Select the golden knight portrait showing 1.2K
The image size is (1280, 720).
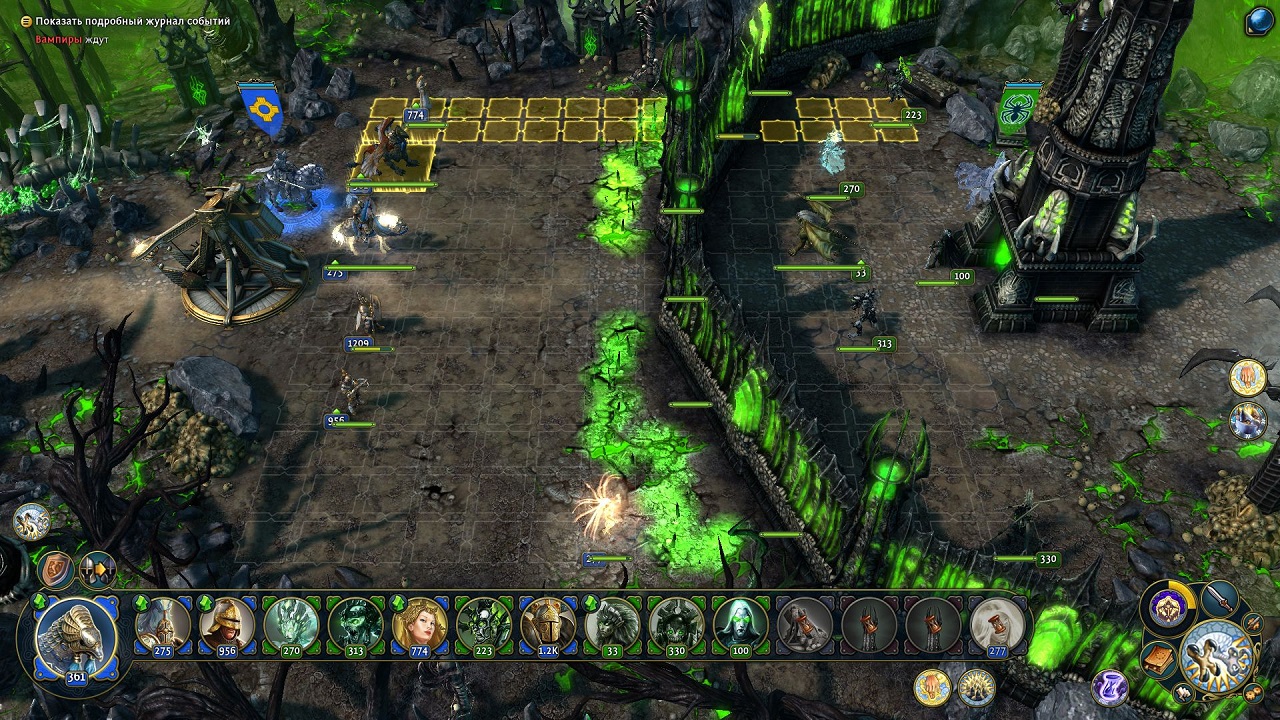point(547,625)
